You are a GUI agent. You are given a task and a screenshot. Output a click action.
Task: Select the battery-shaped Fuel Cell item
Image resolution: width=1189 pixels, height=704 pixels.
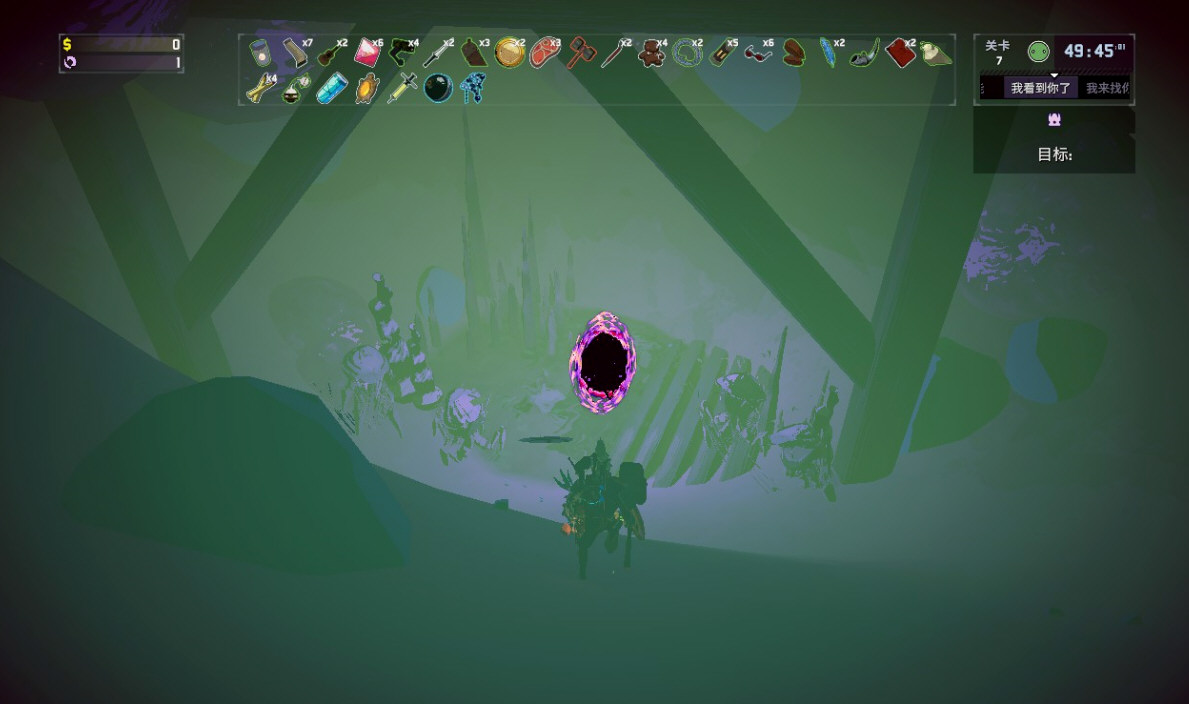pos(722,52)
